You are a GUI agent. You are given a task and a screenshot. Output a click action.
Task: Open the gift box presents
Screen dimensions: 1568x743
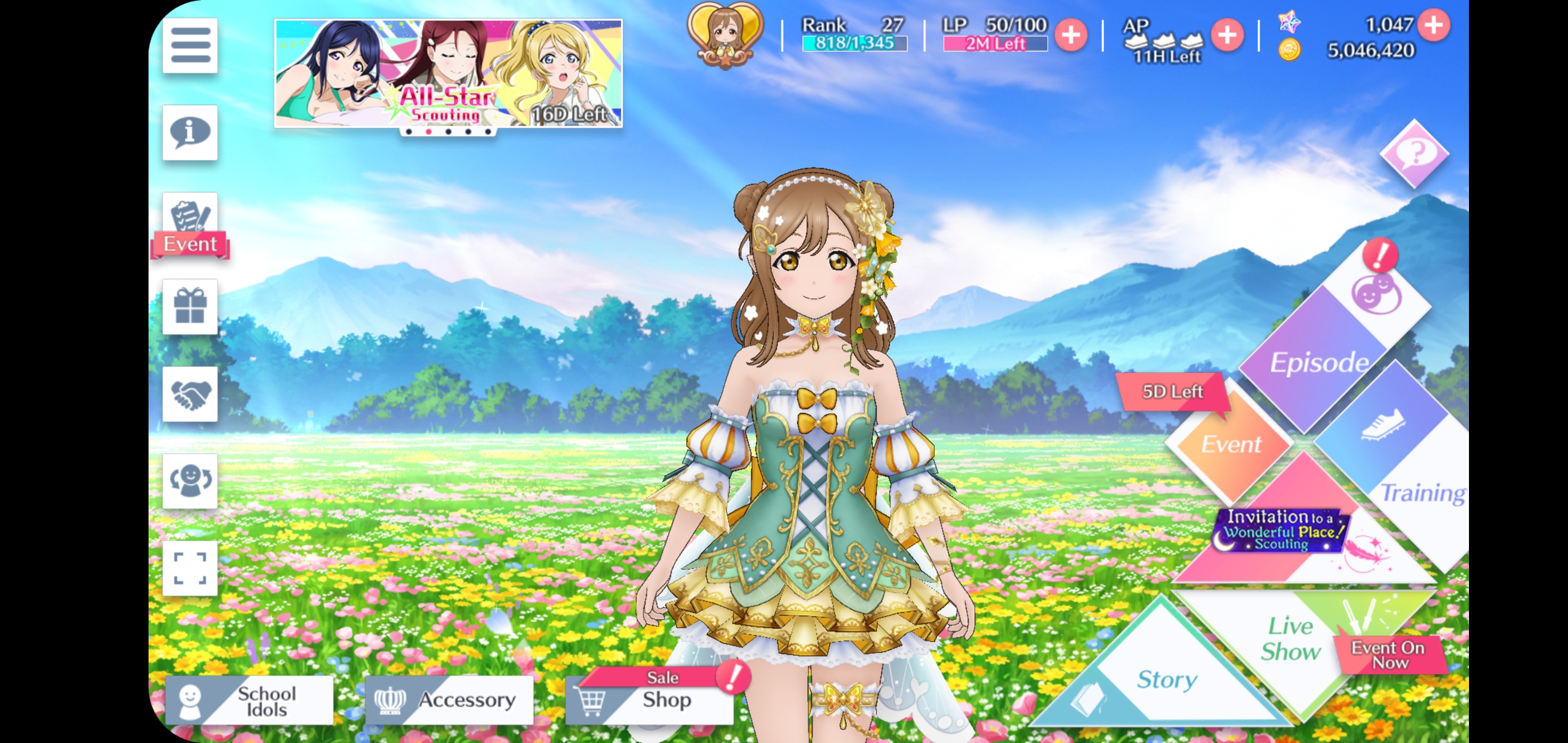coord(190,306)
